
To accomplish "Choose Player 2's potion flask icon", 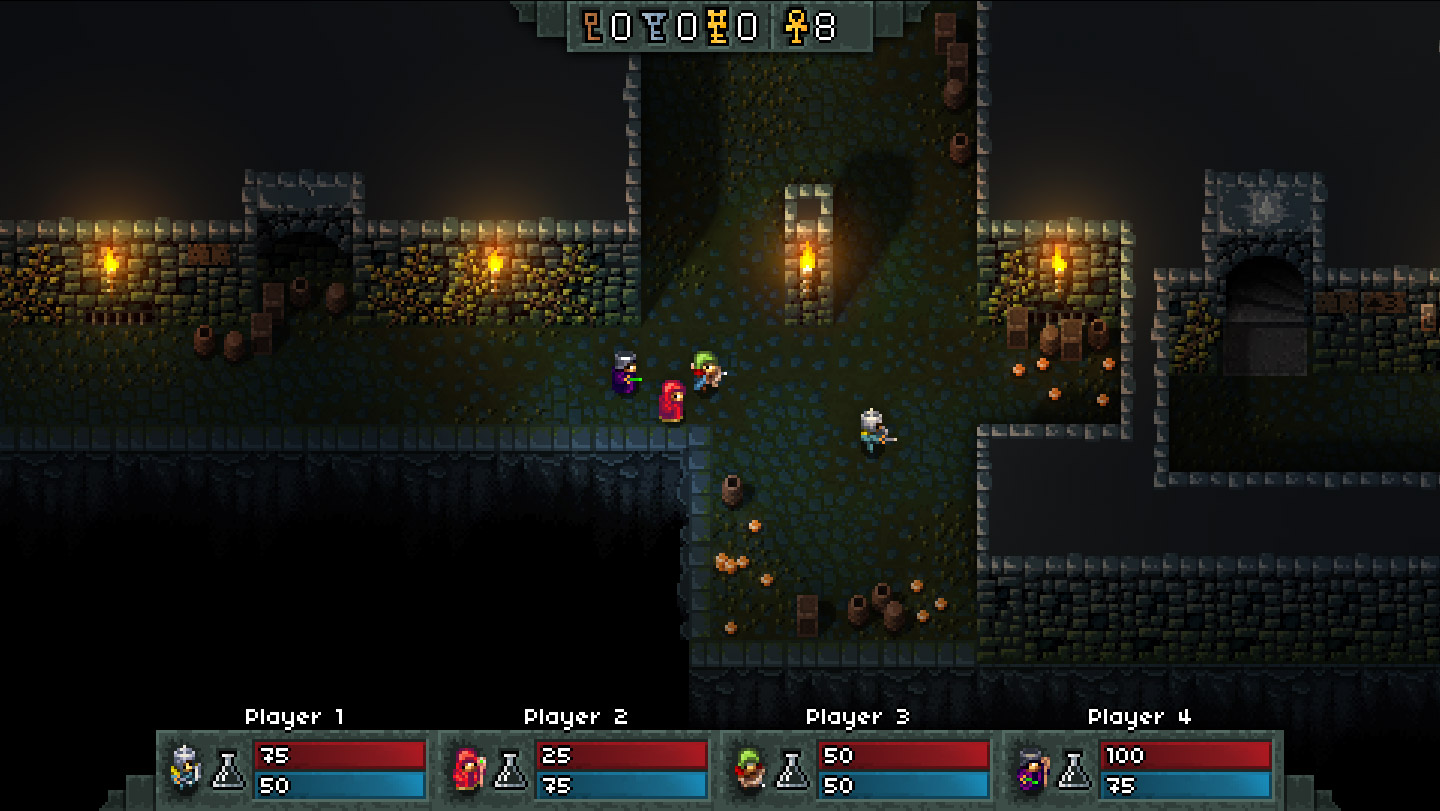I will 511,769.
